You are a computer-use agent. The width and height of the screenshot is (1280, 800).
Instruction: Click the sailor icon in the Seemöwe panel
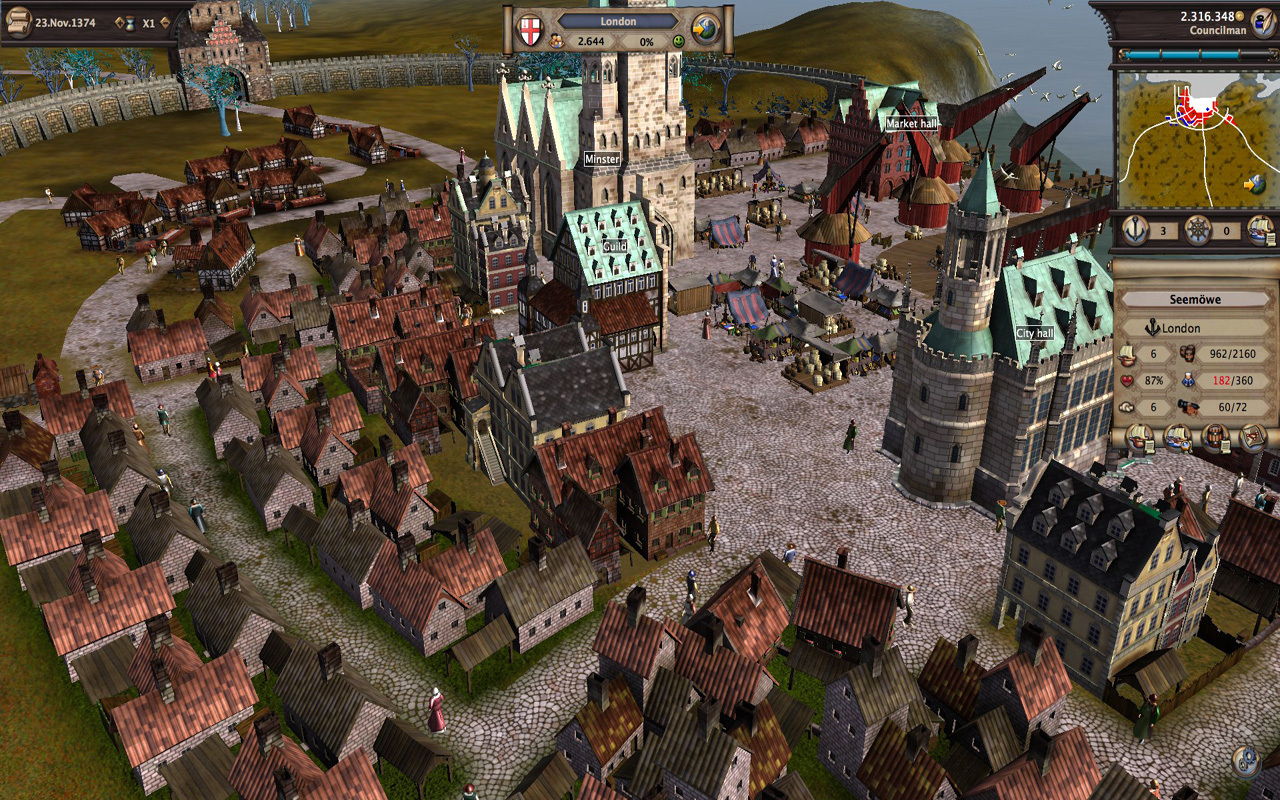click(x=1188, y=380)
